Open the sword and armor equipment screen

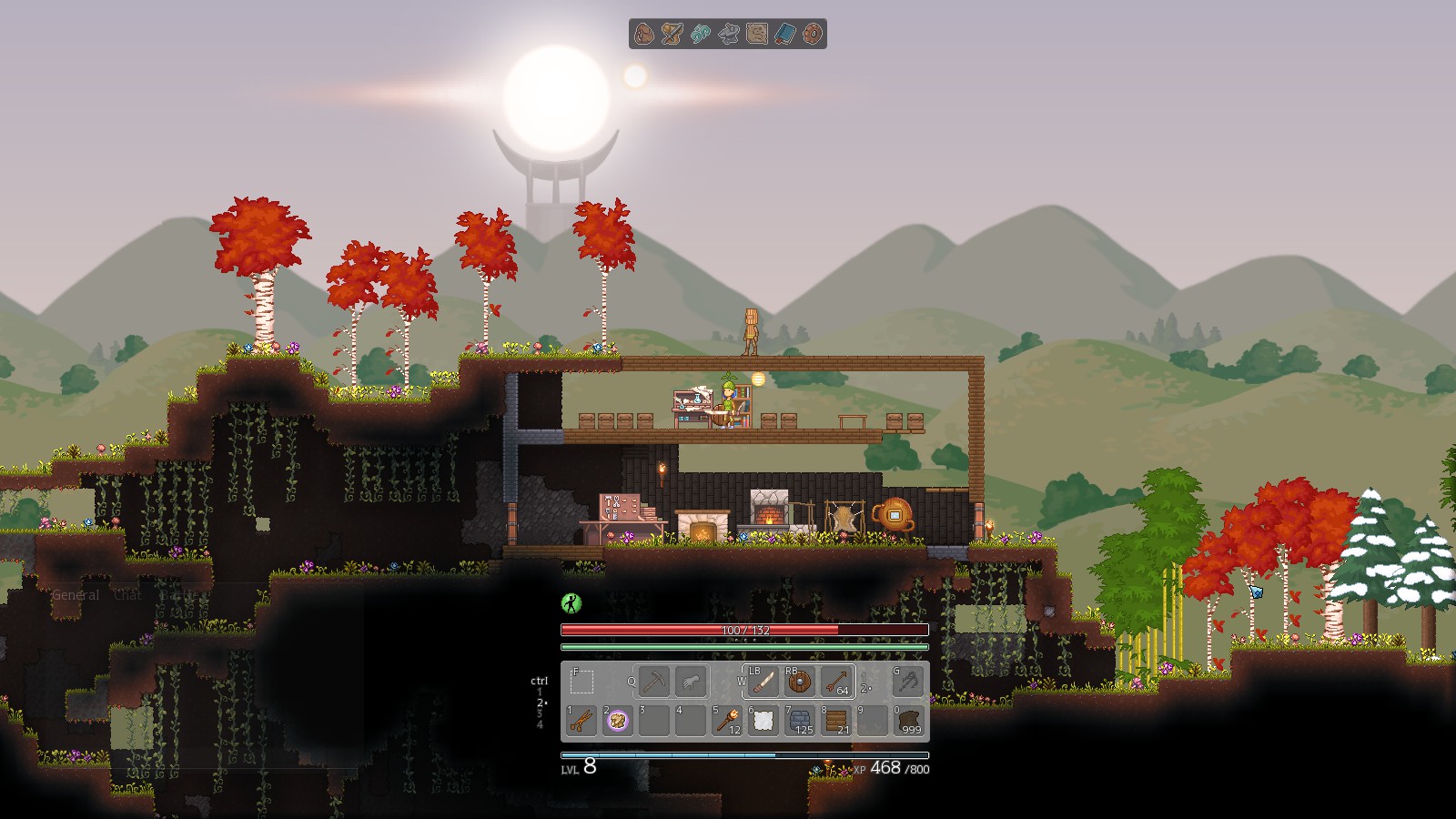point(672,35)
